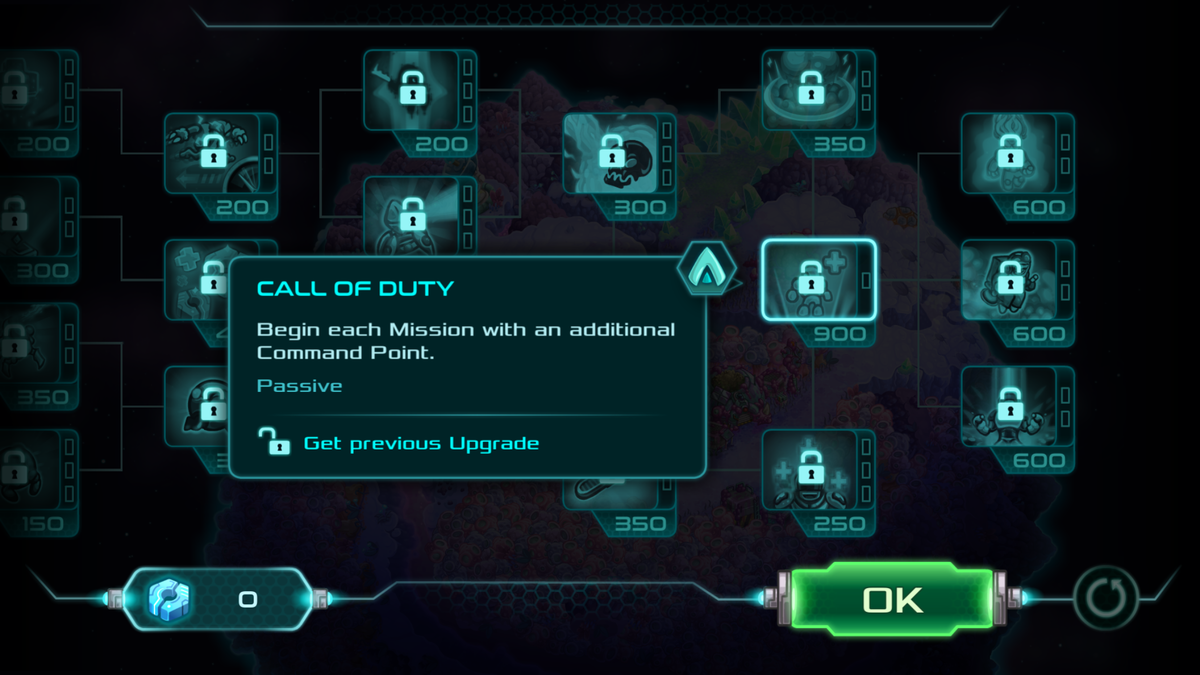Select the highlighted Call of Duty upgrade
This screenshot has width=1200, height=675.
[x=818, y=280]
